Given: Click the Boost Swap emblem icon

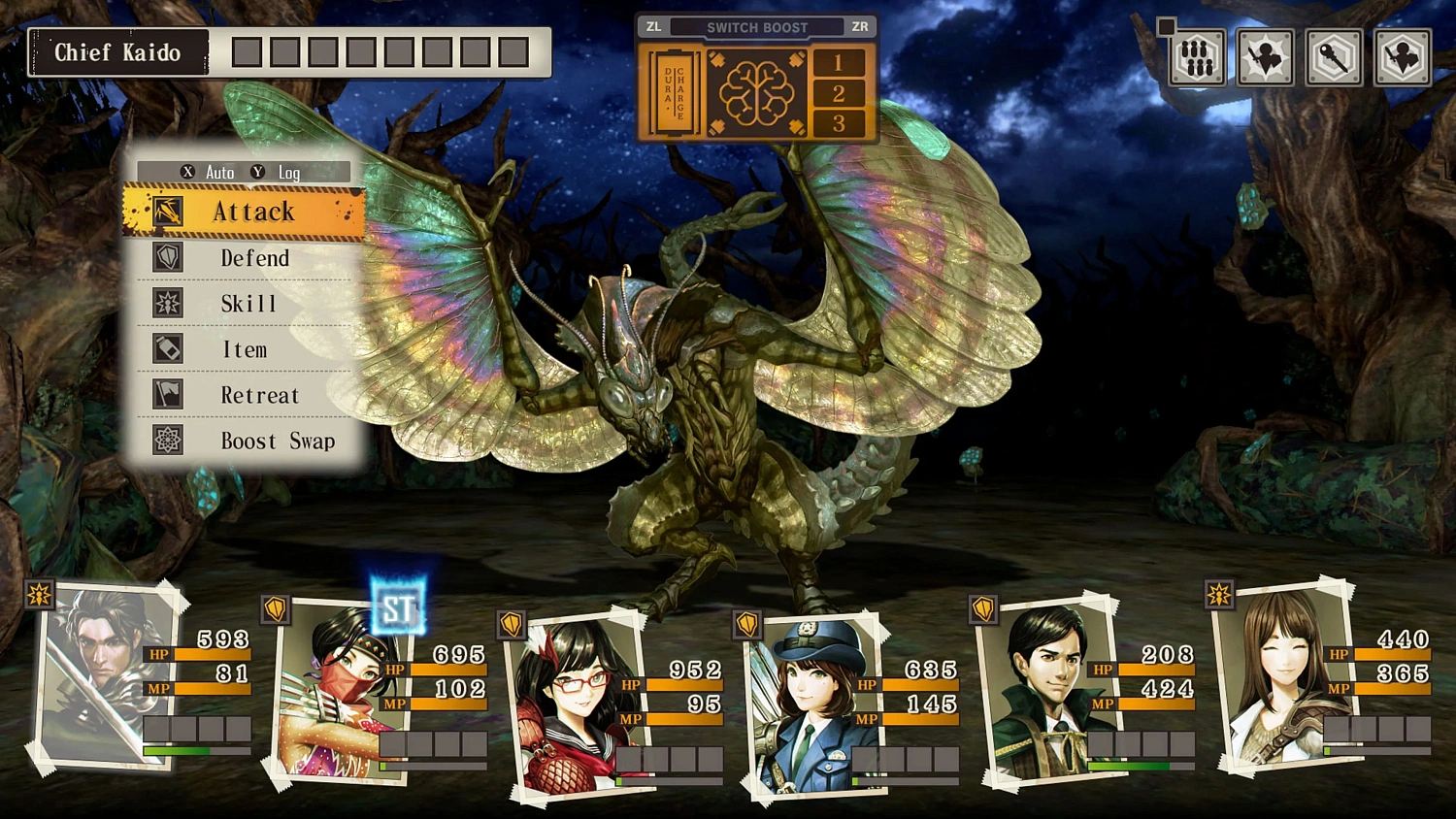Looking at the screenshot, I should click(167, 440).
